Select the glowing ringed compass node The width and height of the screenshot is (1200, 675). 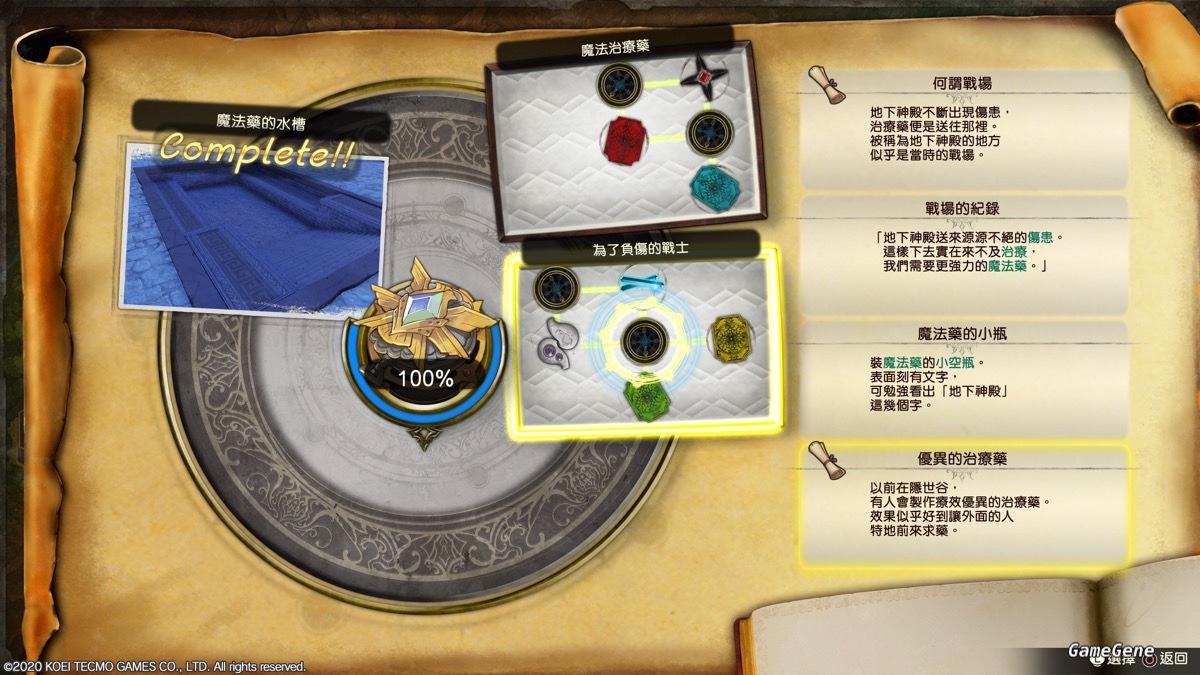point(645,340)
